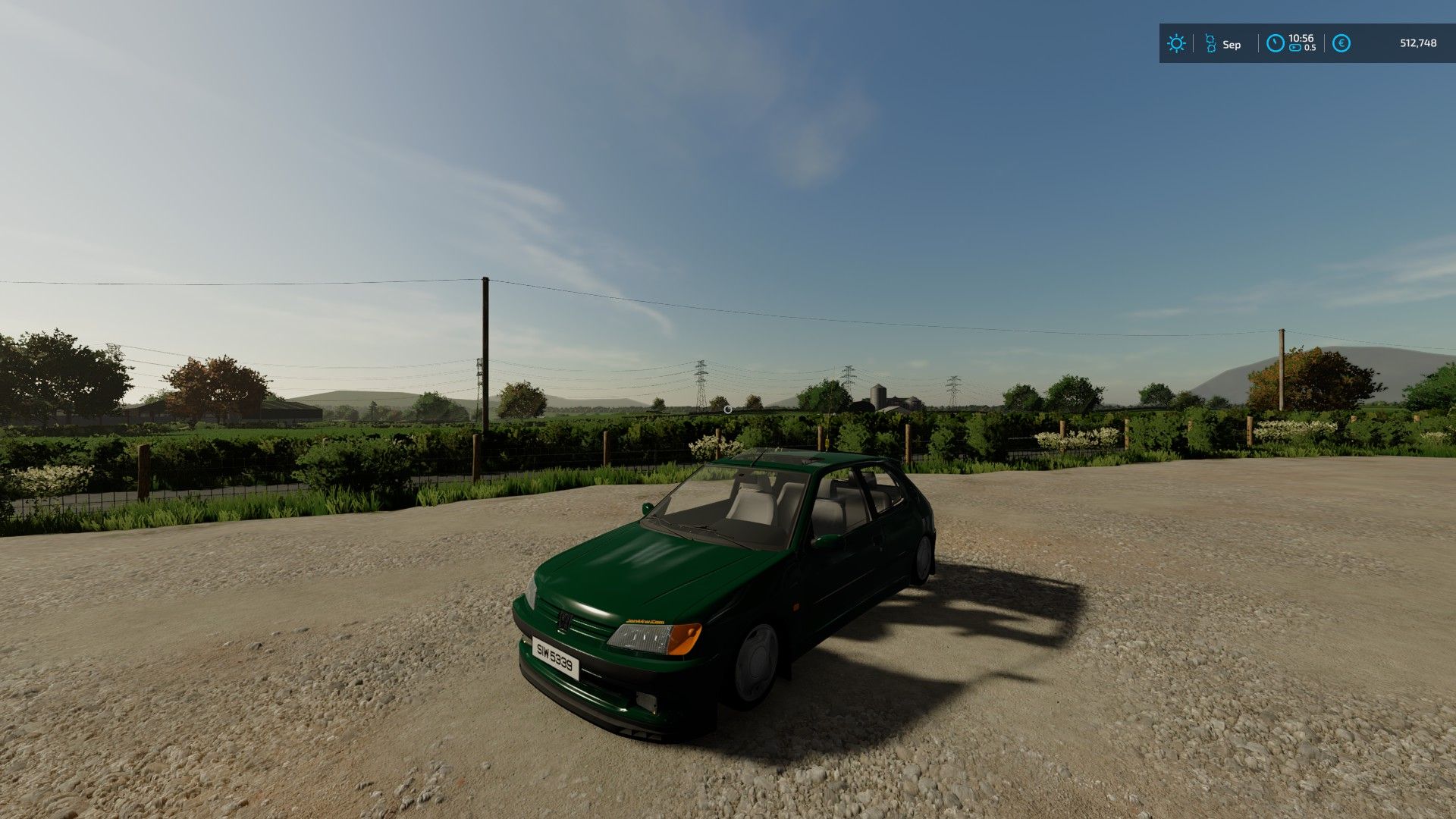
Task: Click the SIW 5939 license plate
Action: [x=554, y=660]
